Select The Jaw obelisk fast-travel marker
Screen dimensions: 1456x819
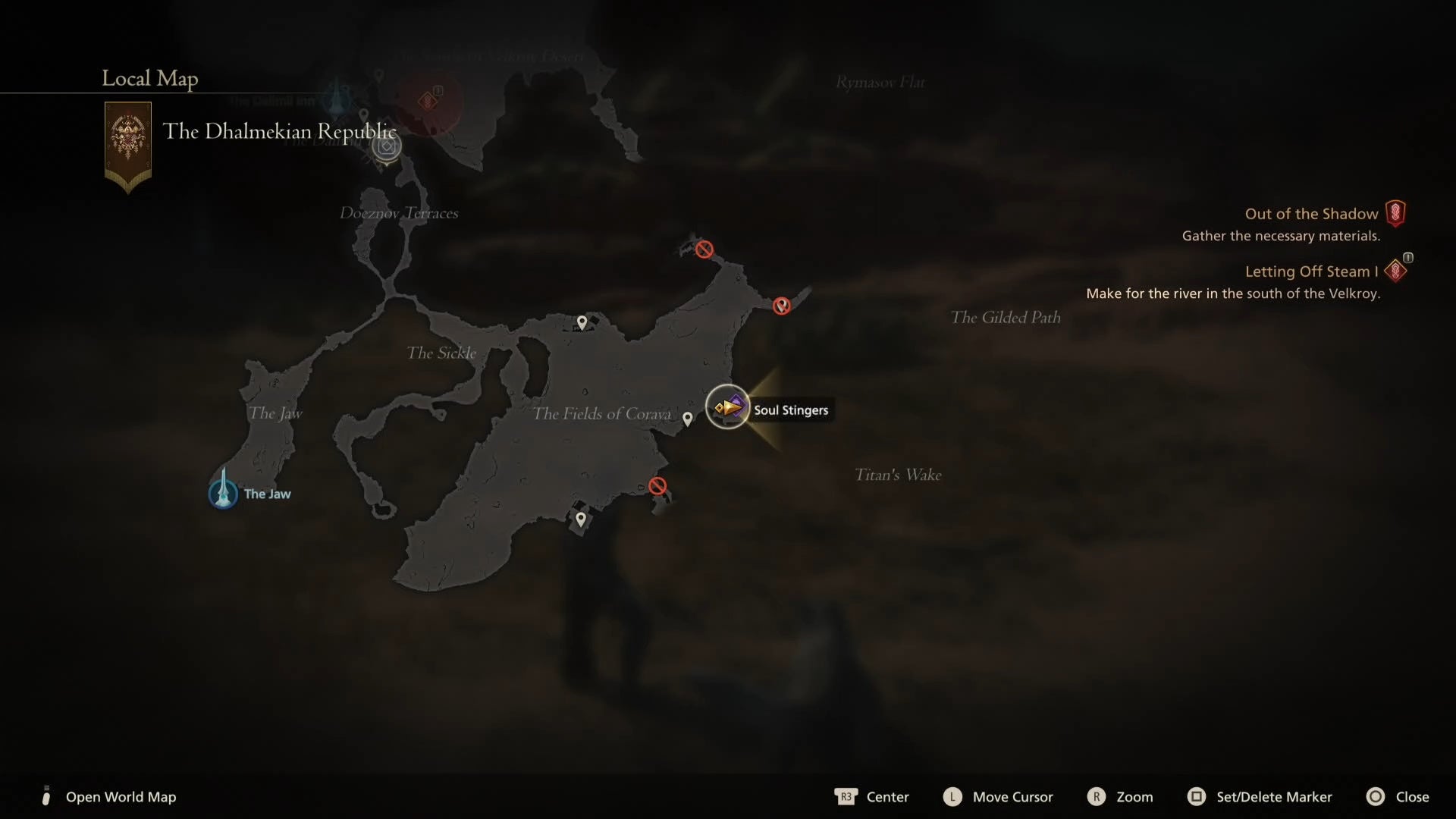pos(224,491)
